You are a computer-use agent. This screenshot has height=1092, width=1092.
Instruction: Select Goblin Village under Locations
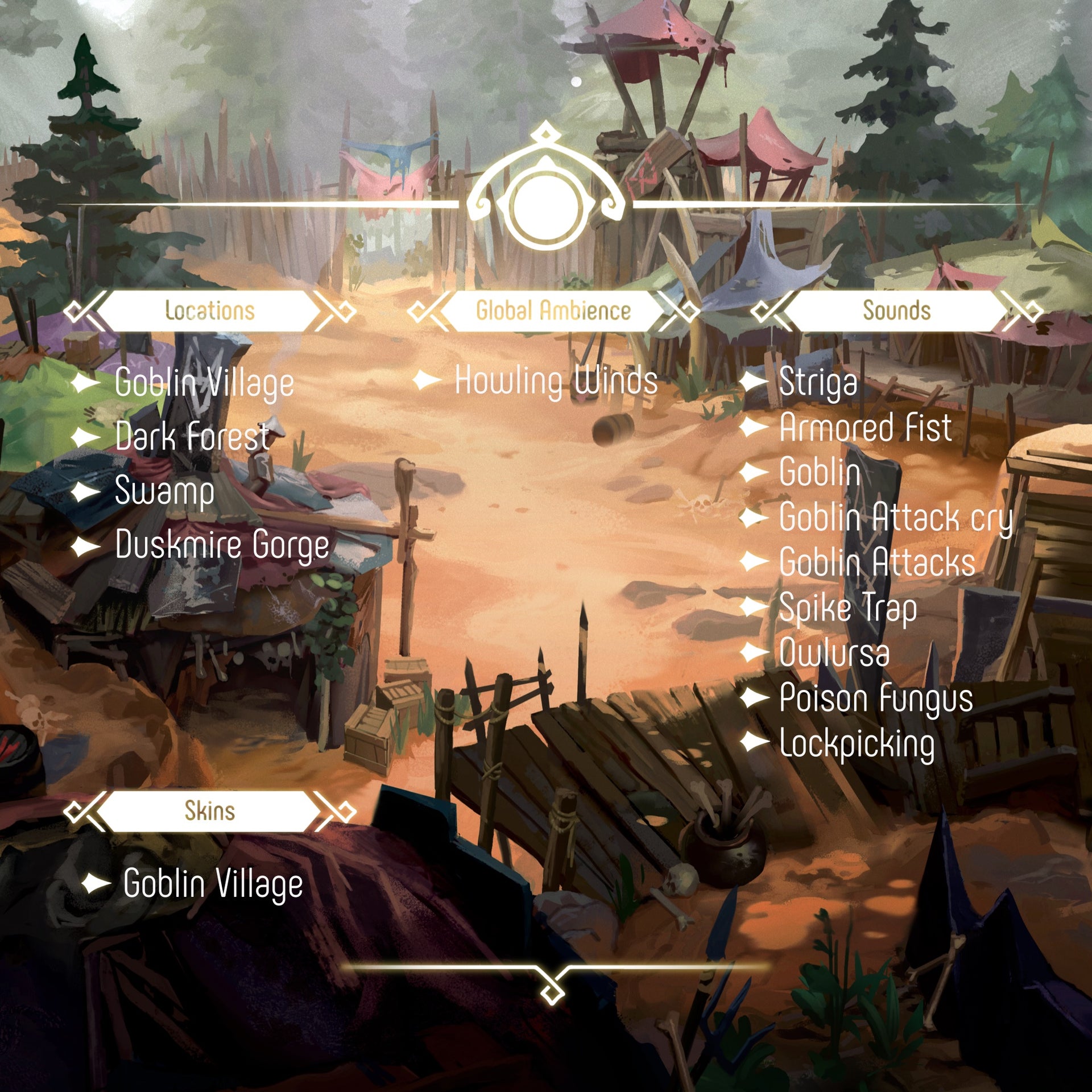click(204, 383)
